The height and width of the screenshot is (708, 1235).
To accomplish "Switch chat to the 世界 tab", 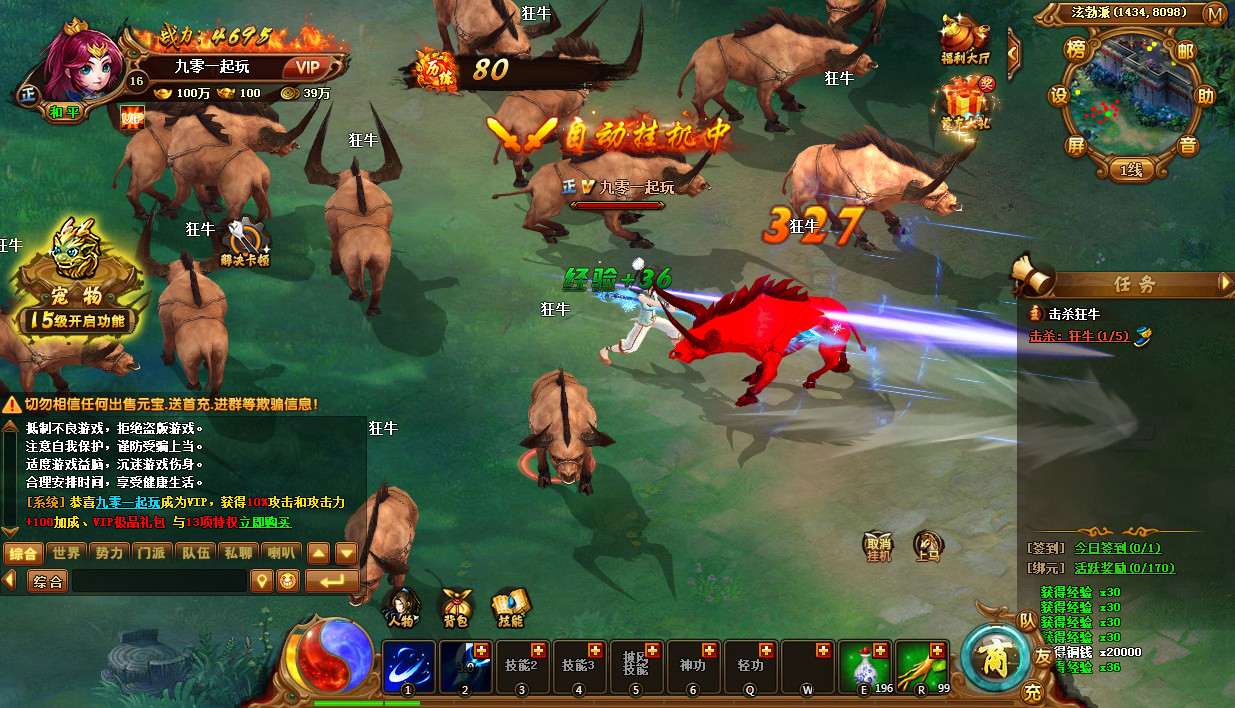I will pyautogui.click(x=67, y=552).
